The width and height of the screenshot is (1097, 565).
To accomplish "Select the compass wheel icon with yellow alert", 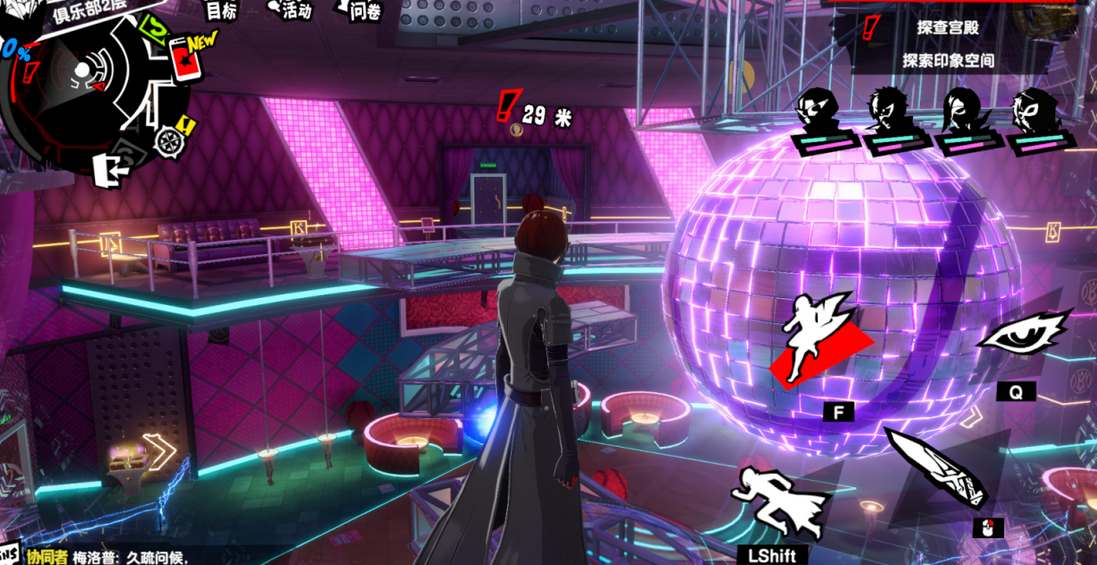I will (x=168, y=140).
